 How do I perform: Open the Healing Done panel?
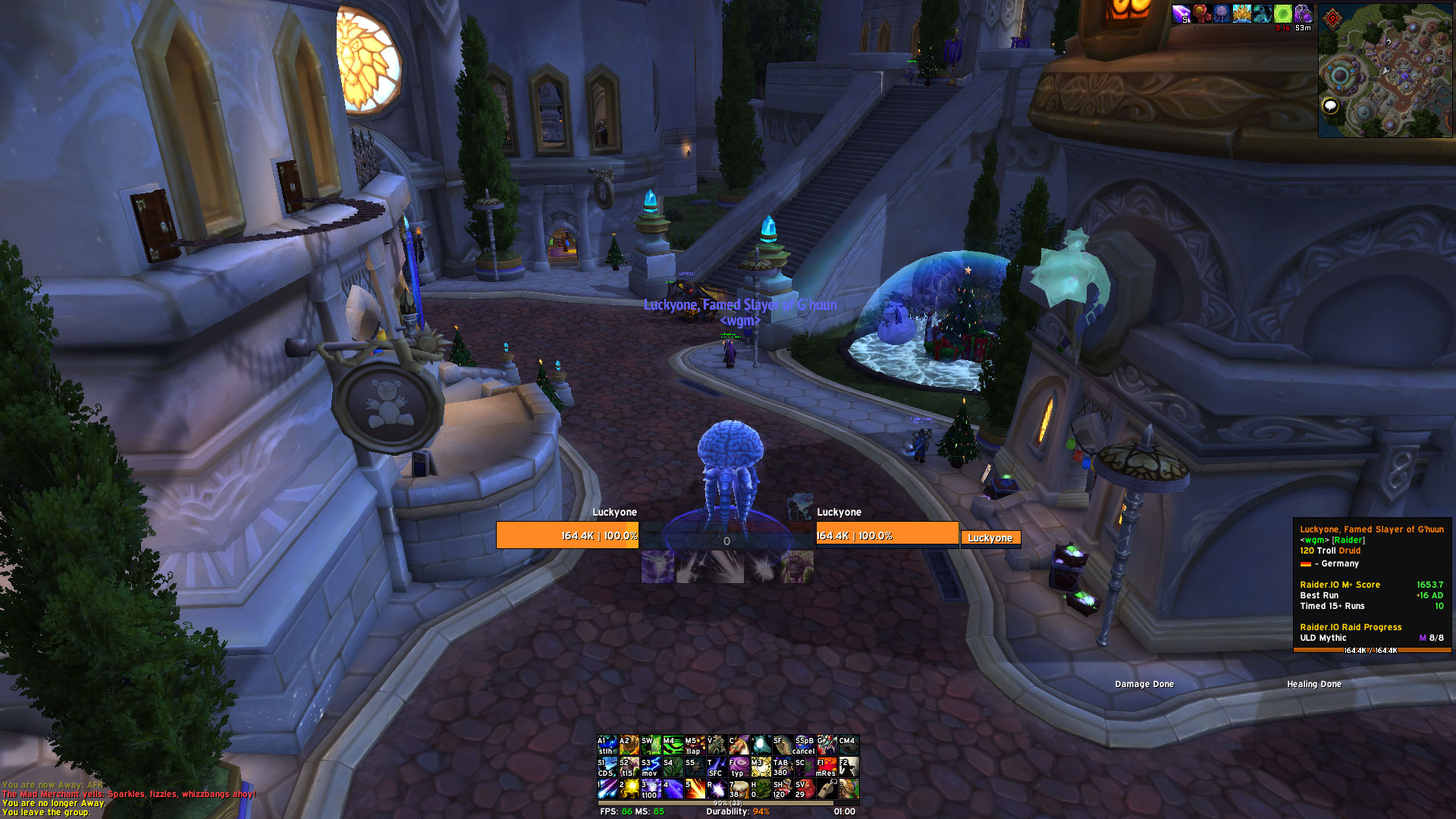[x=1313, y=683]
